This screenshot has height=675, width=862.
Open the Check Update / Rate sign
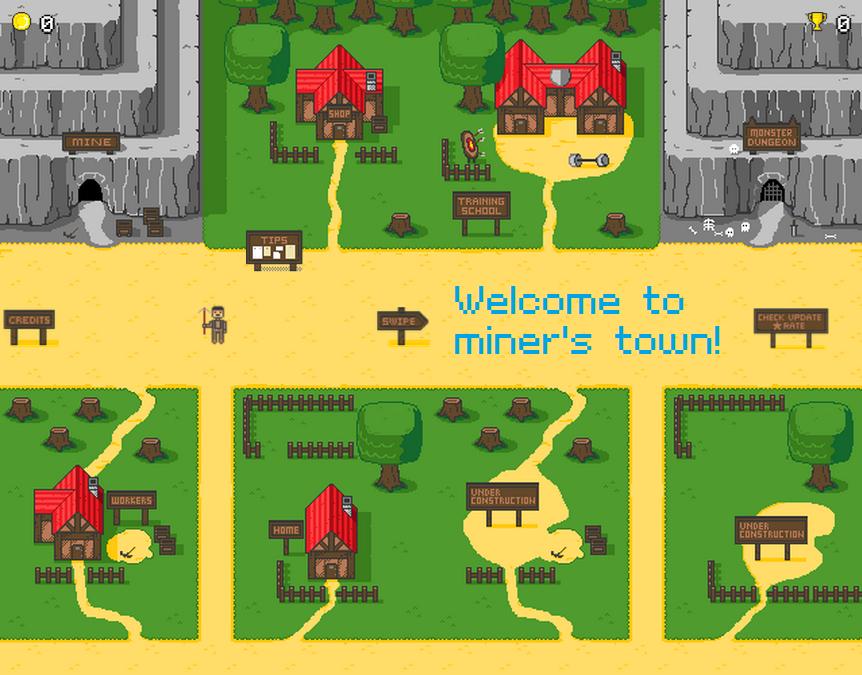[x=790, y=322]
